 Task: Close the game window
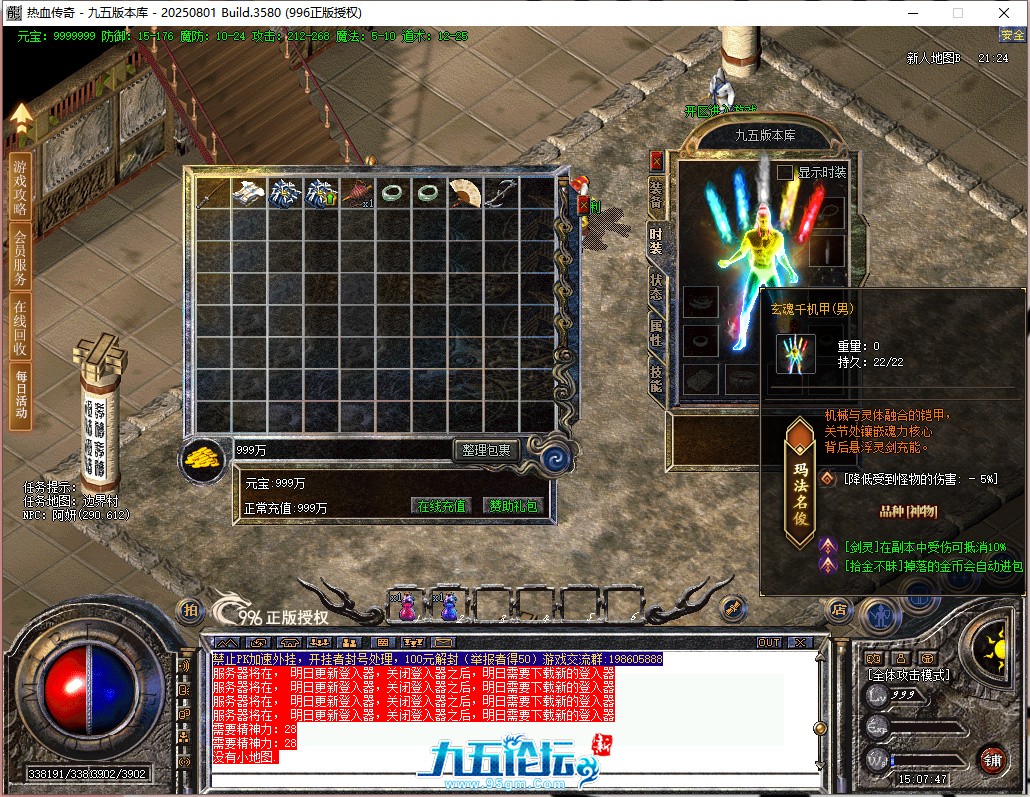coord(1003,13)
